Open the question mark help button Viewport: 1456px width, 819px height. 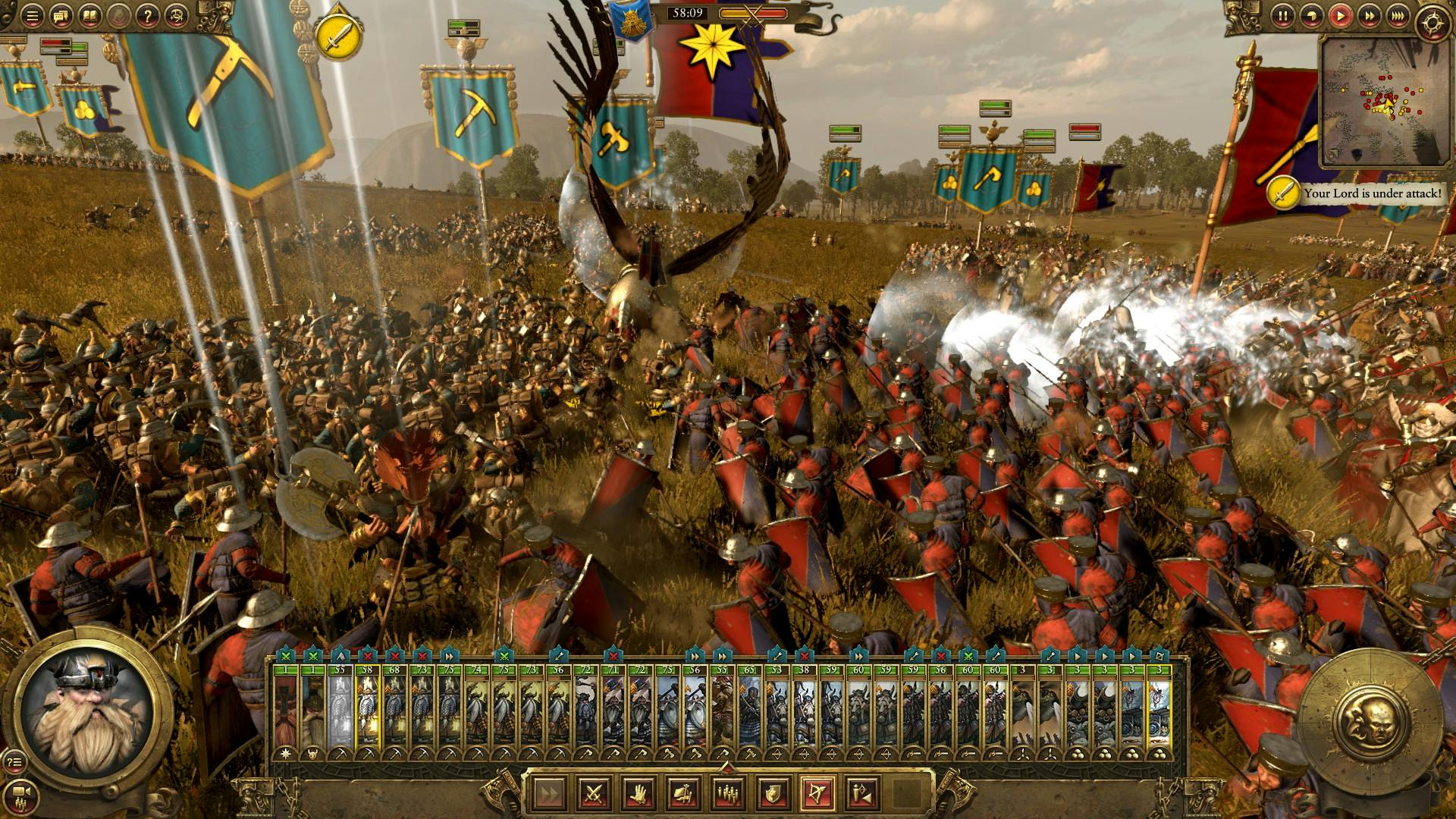point(149,15)
